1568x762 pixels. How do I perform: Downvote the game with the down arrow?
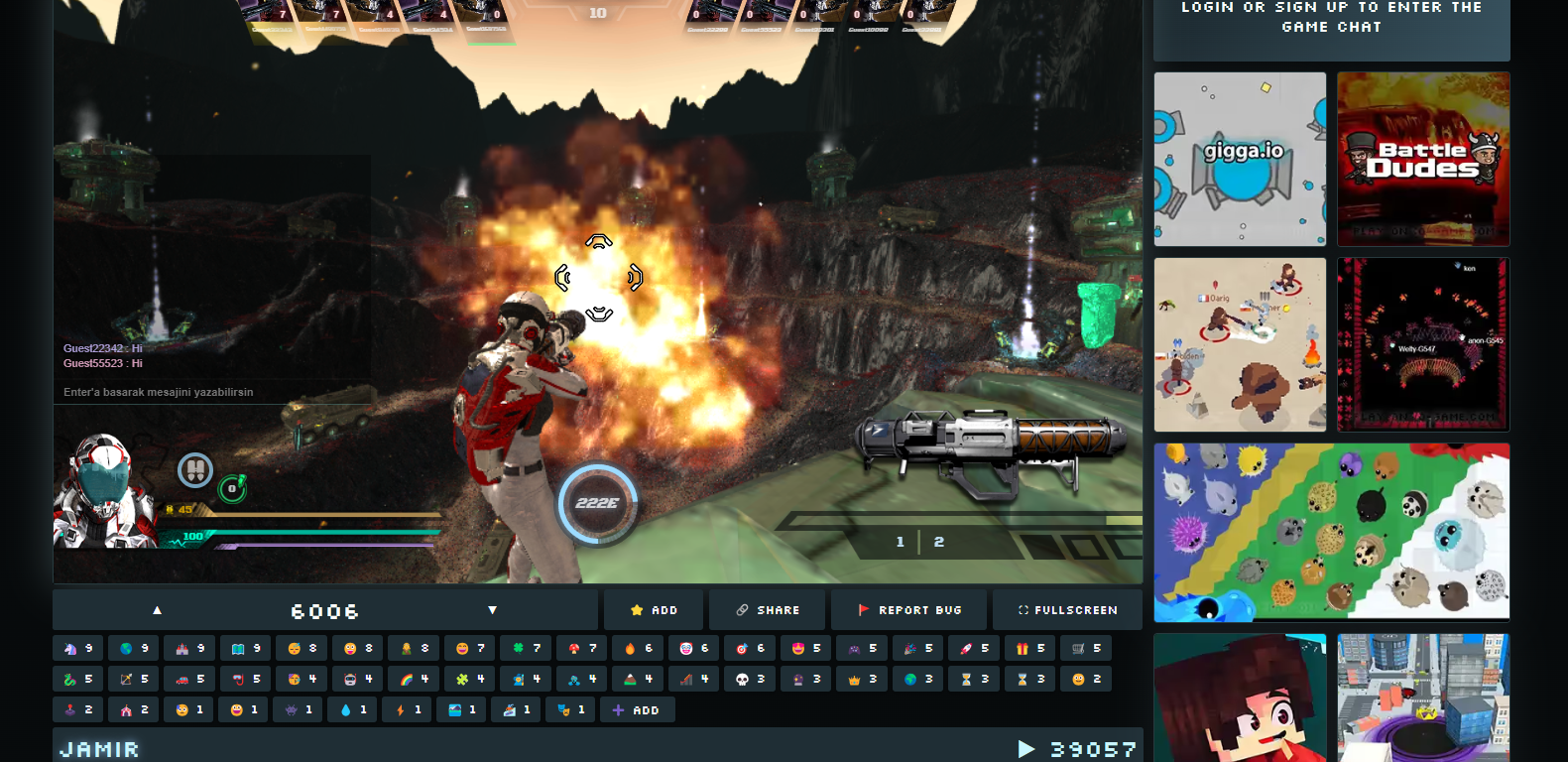pos(492,610)
